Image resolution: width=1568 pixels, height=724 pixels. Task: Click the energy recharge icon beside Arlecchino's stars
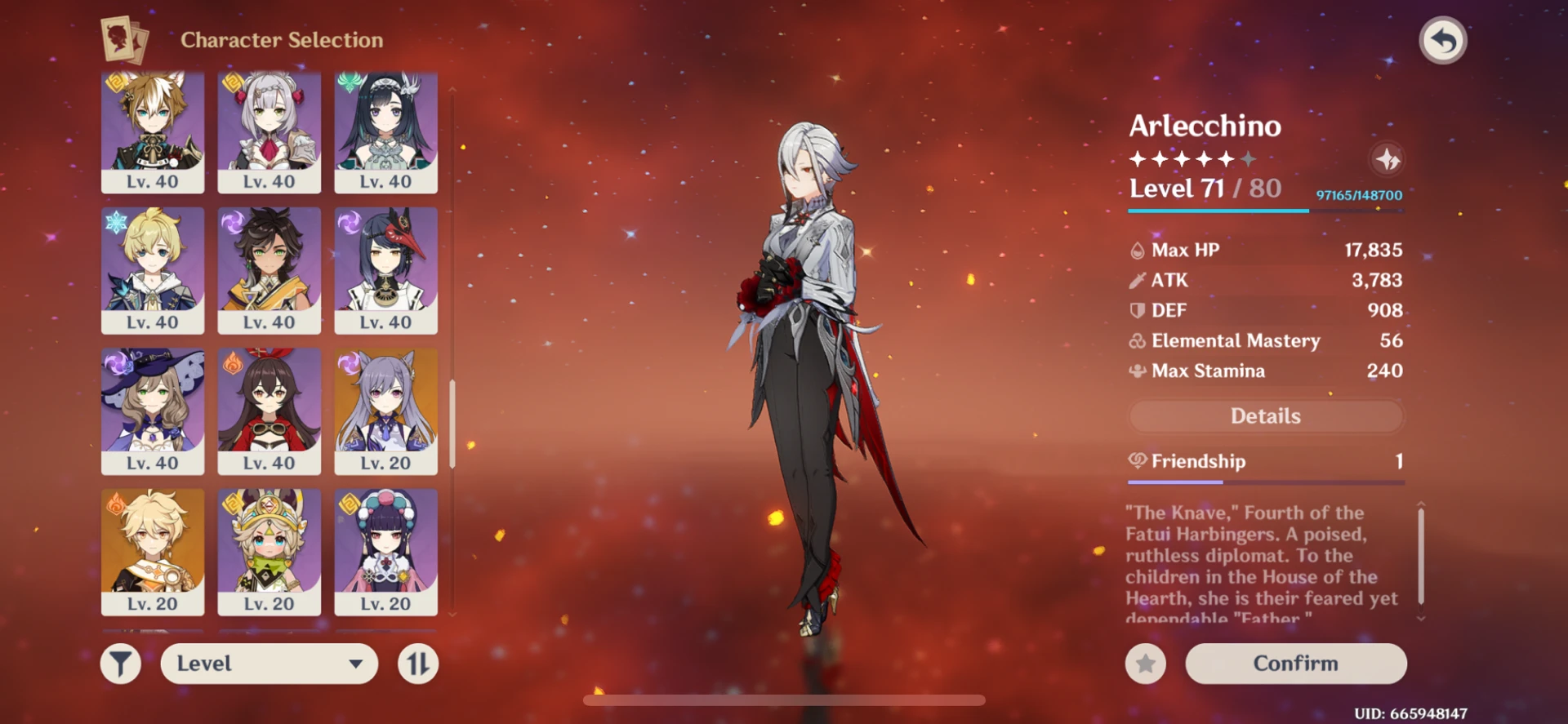pos(1388,160)
